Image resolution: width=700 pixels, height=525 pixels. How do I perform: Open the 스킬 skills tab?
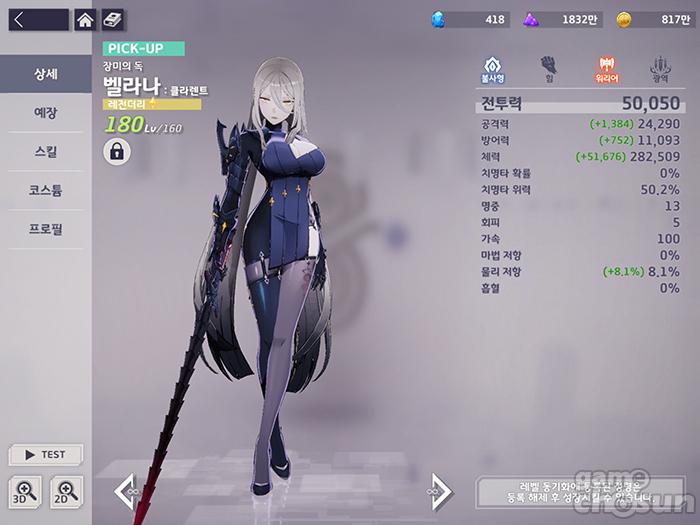[x=45, y=152]
